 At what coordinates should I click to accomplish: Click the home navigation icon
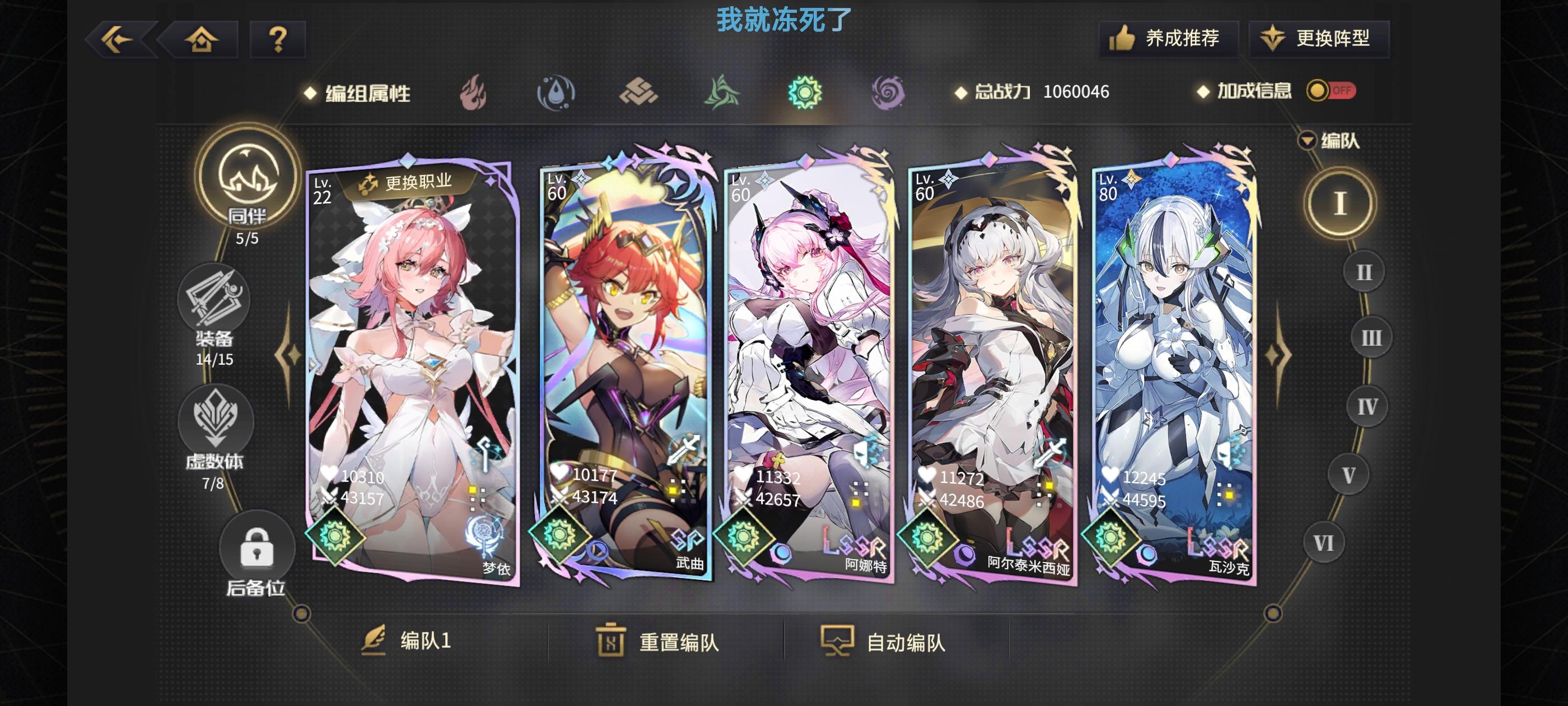(x=203, y=39)
